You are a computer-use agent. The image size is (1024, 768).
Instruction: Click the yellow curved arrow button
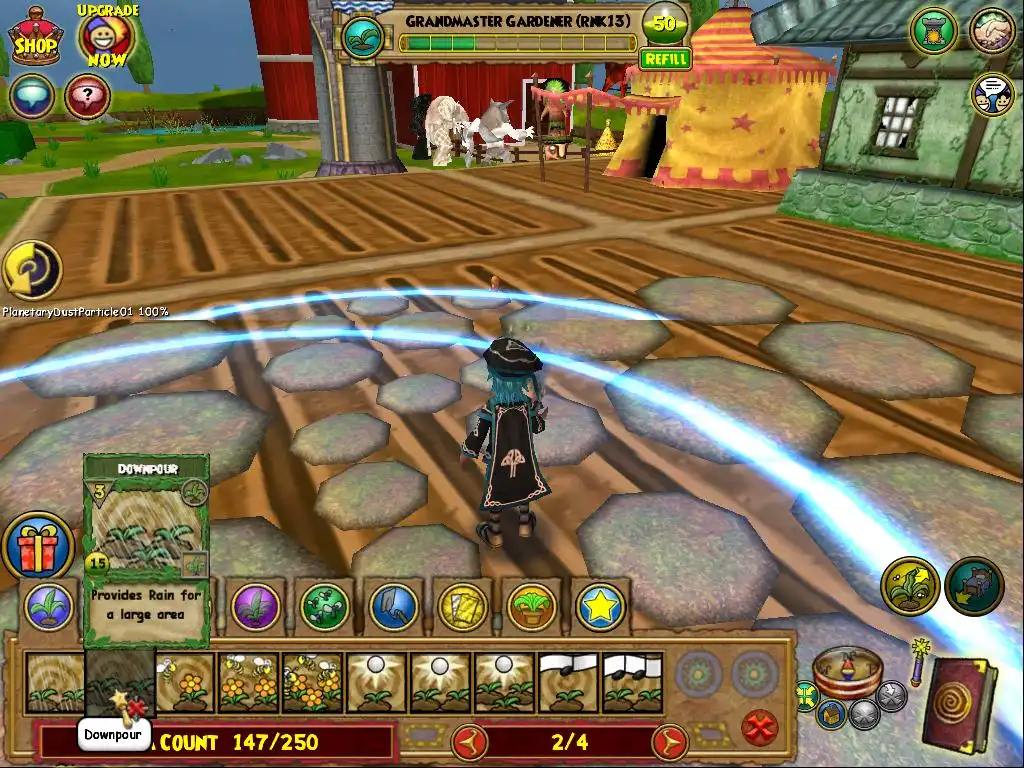(x=32, y=270)
